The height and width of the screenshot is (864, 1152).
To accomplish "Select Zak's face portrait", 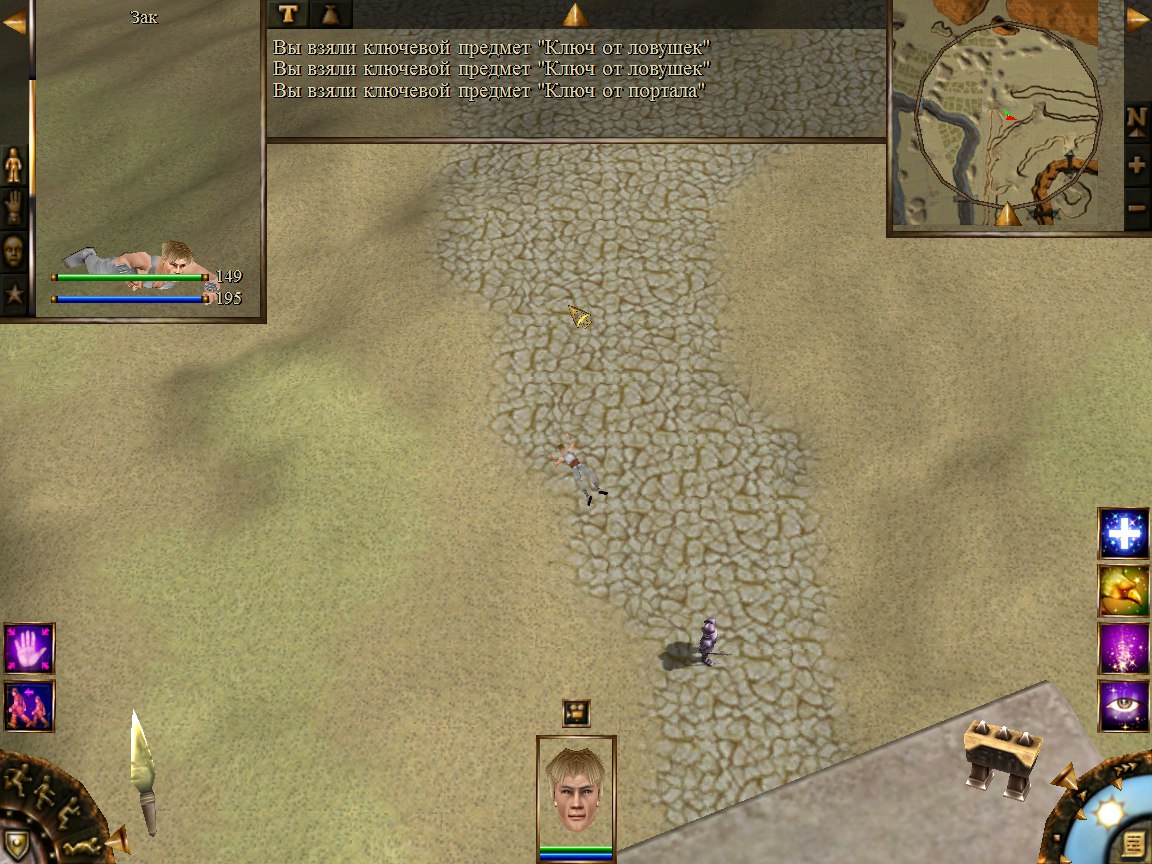I will tap(576, 790).
